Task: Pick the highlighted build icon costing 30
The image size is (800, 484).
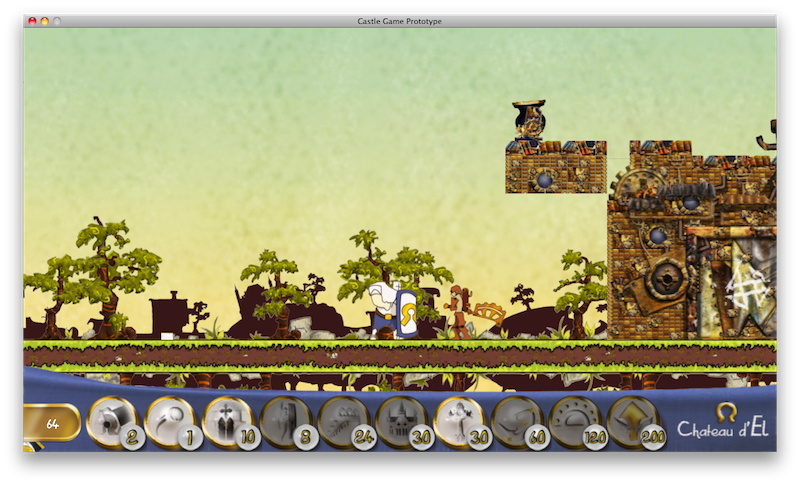Action: 458,421
